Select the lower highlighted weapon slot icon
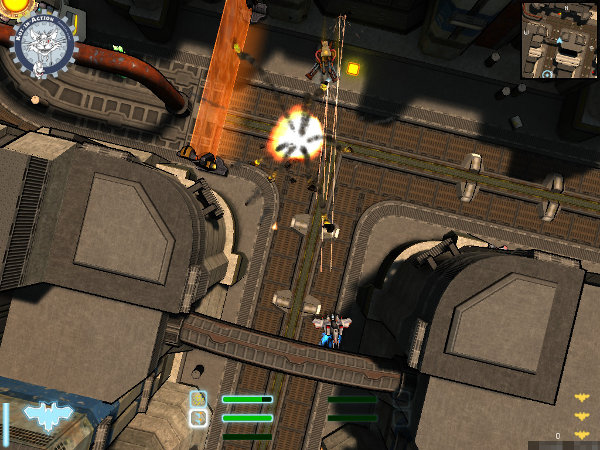The width and height of the screenshot is (600, 450). 198,417
